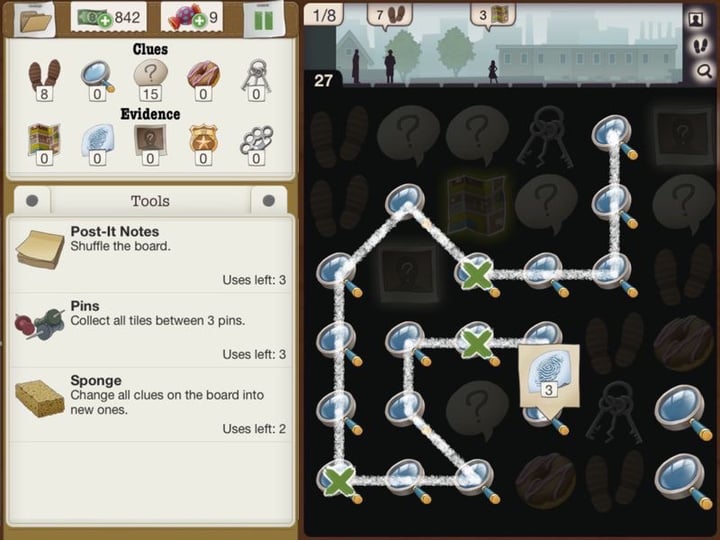Open the case folder menu
720x540 pixels.
[x=32, y=18]
